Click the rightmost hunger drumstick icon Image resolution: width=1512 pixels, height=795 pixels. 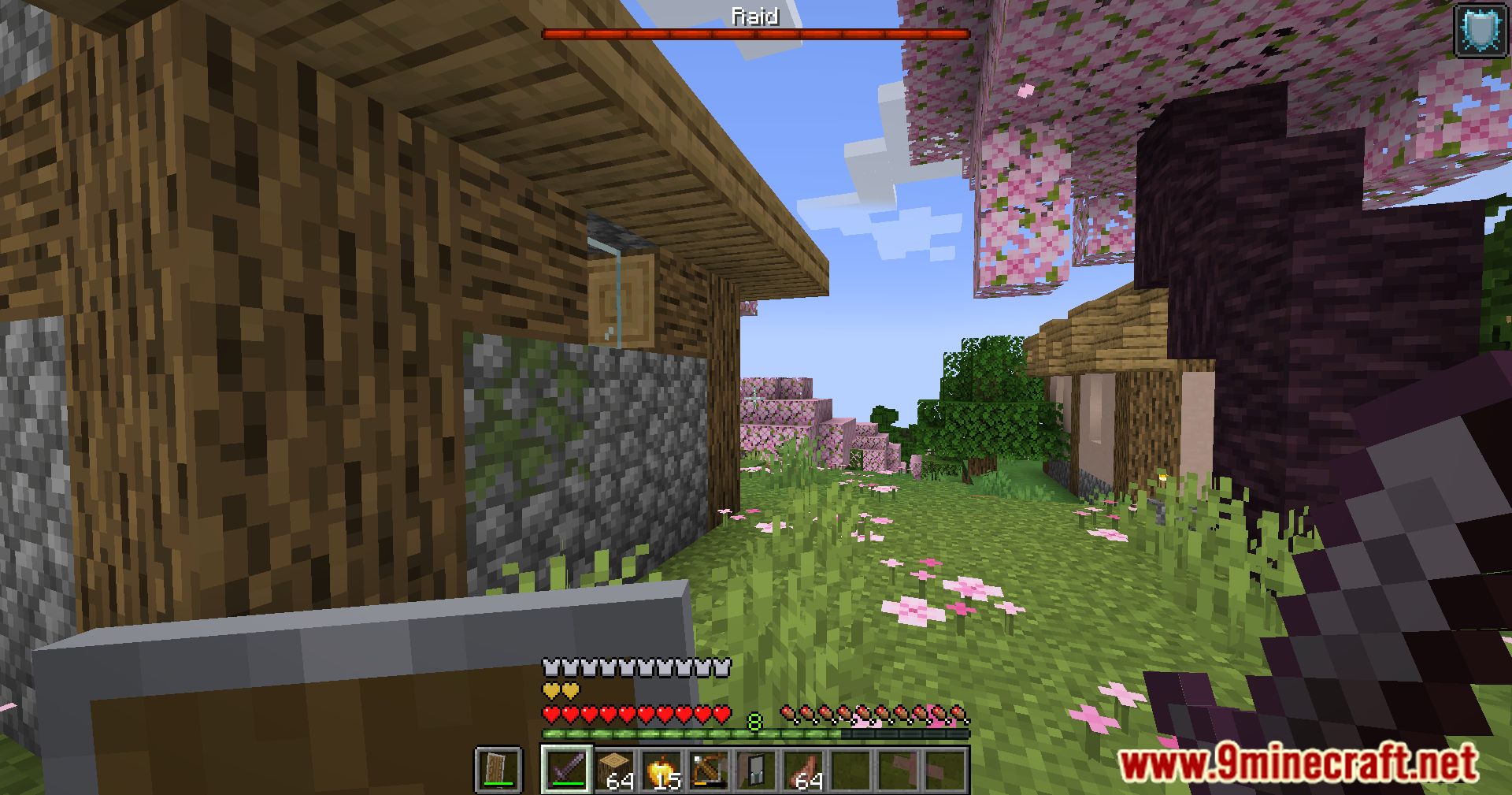pyautogui.click(x=958, y=713)
